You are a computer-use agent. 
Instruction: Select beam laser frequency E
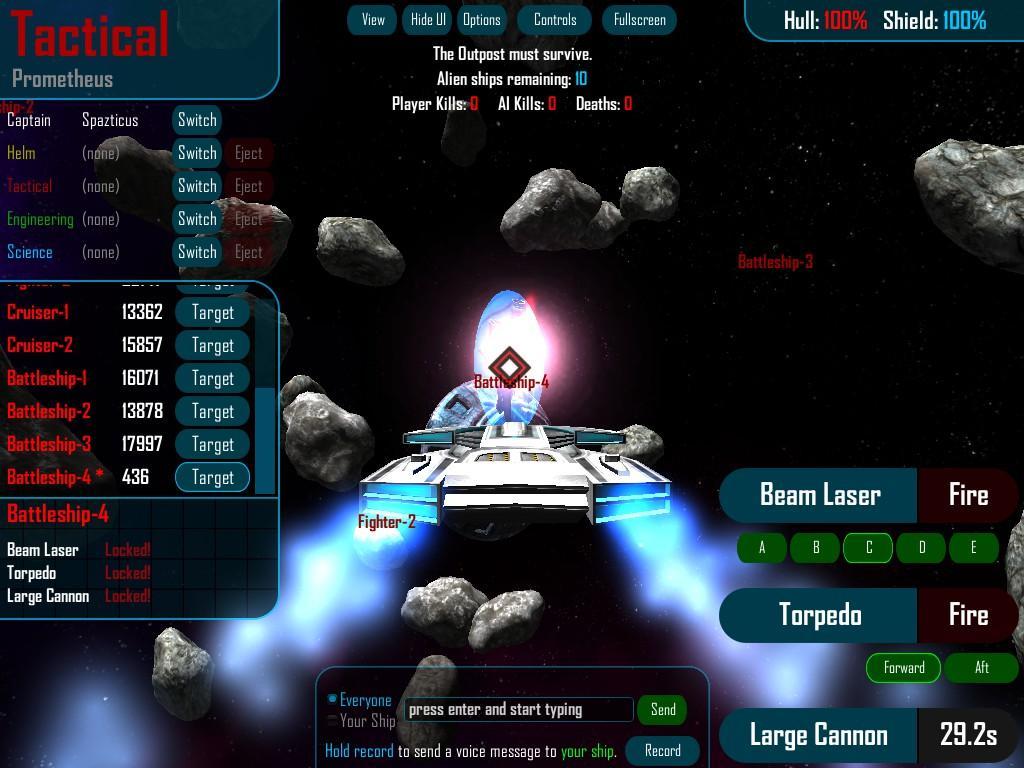point(973,548)
